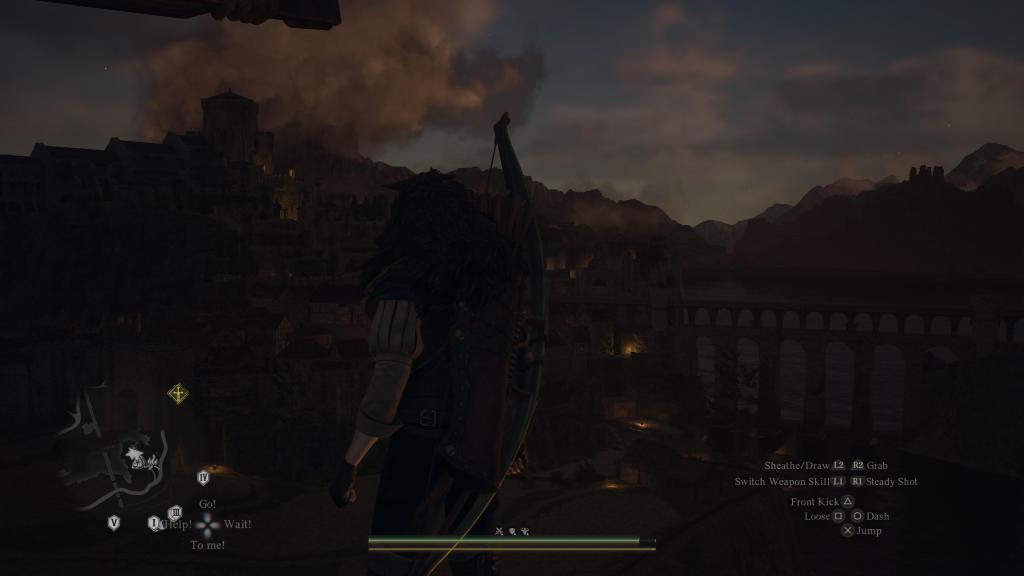The width and height of the screenshot is (1024, 576).
Task: Choose quest marker V below the minimap
Action: (114, 522)
